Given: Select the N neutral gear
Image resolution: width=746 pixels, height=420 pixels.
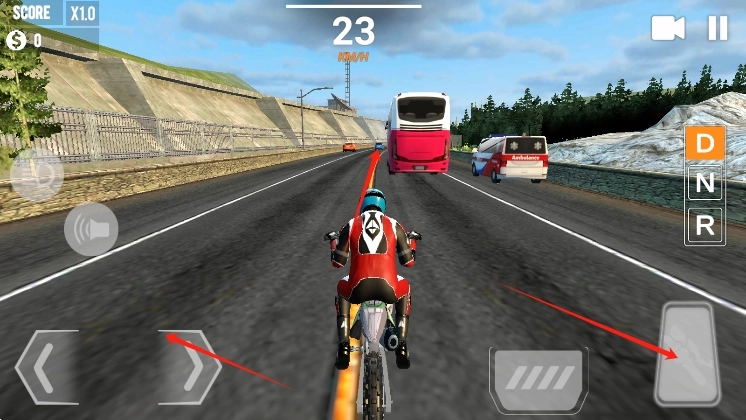Looking at the screenshot, I should pyautogui.click(x=705, y=184).
